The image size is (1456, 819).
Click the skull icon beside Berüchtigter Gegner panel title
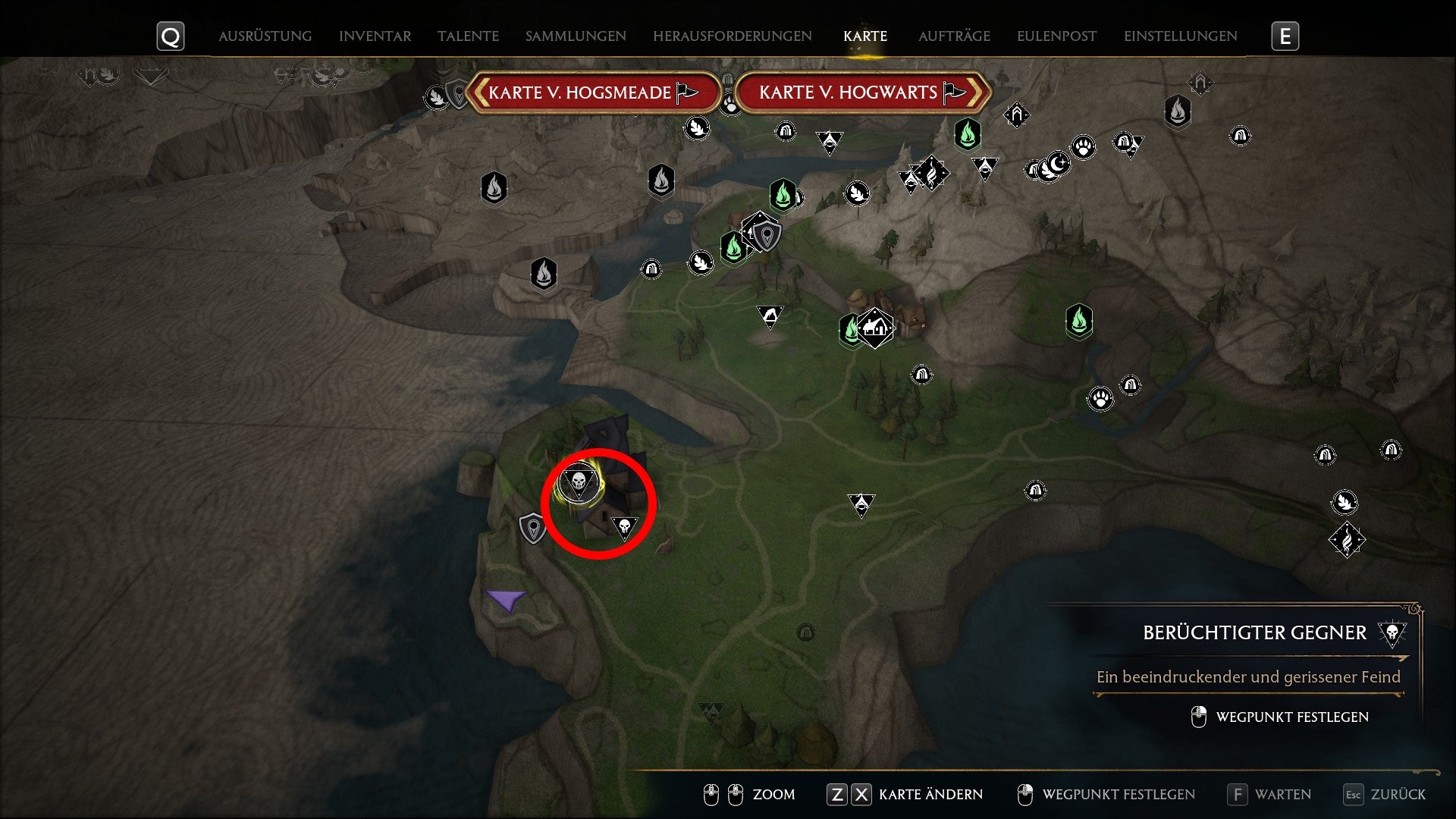[x=1394, y=632]
